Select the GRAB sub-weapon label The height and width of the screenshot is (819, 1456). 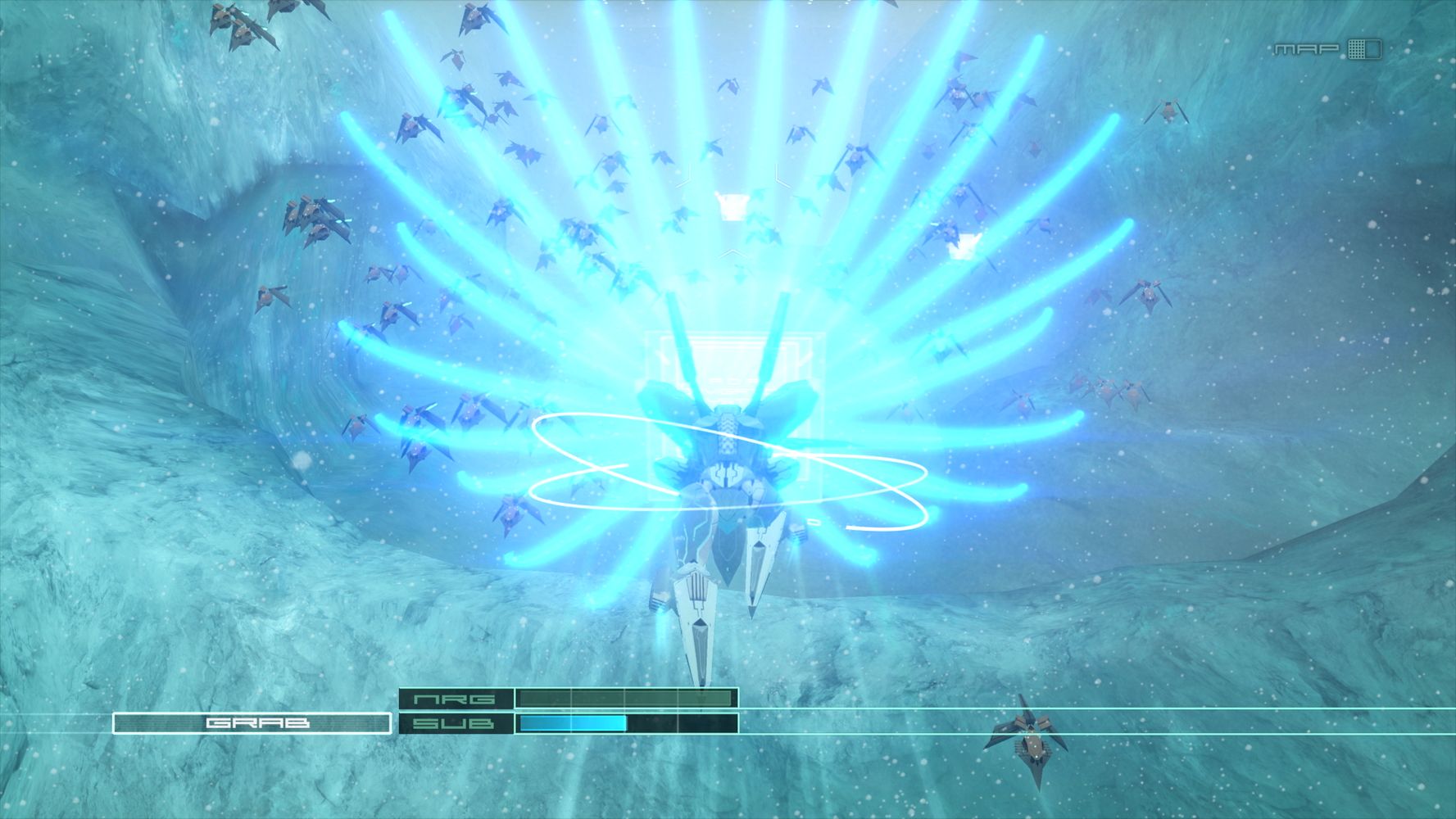click(252, 723)
